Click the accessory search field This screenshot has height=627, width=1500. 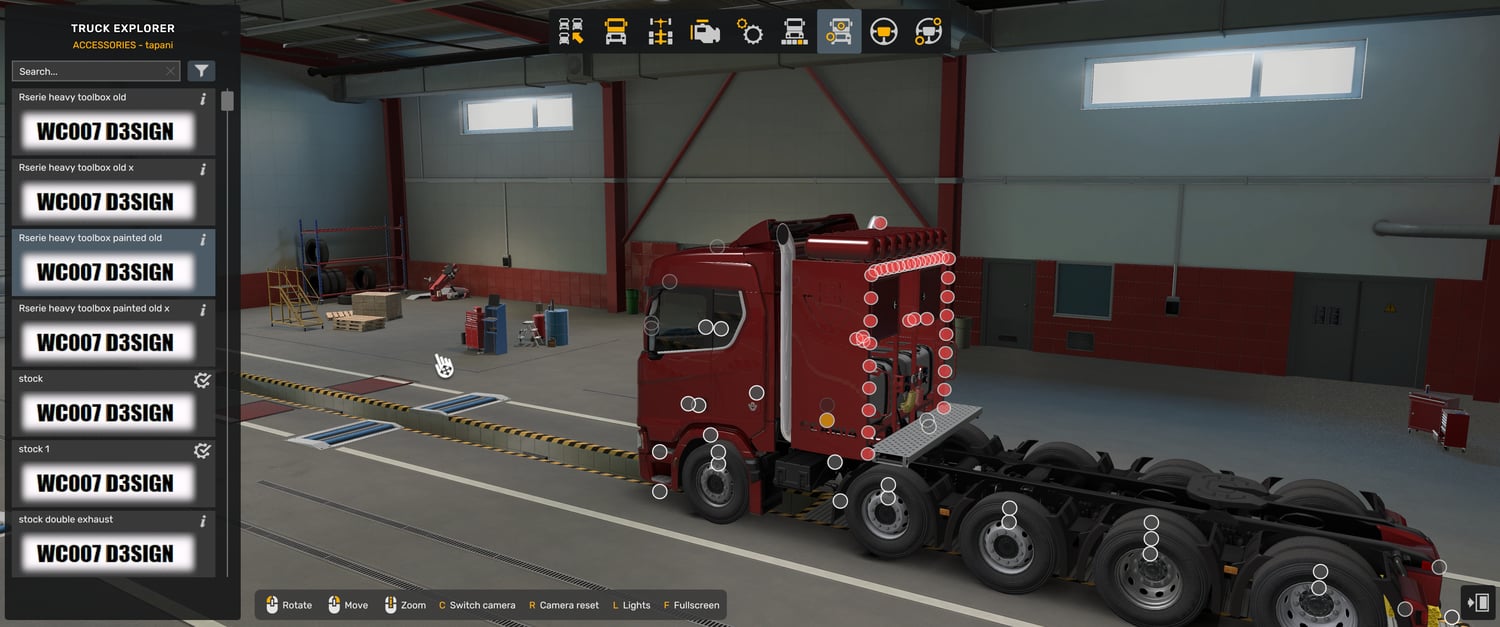point(88,71)
